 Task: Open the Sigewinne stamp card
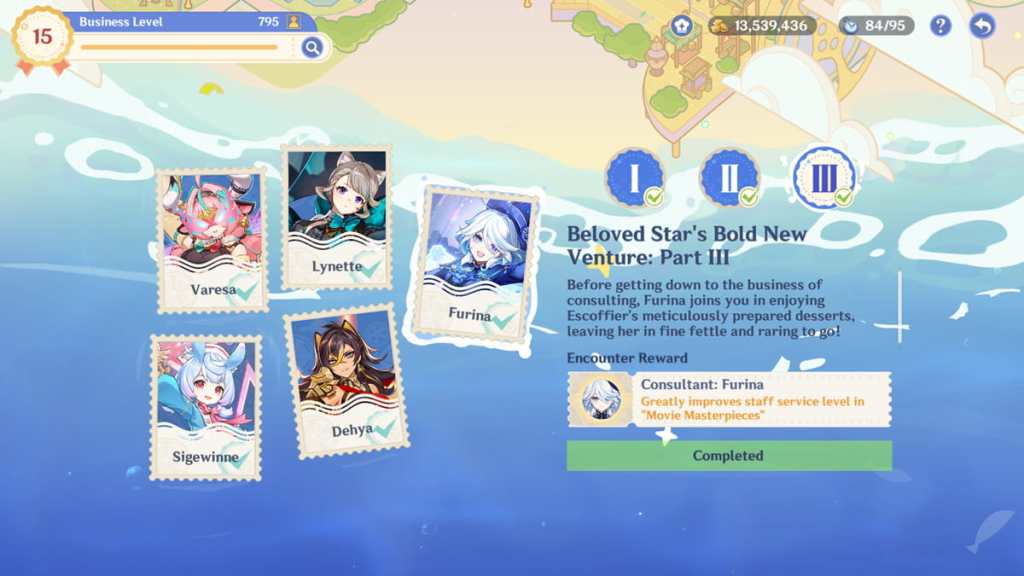click(x=205, y=407)
